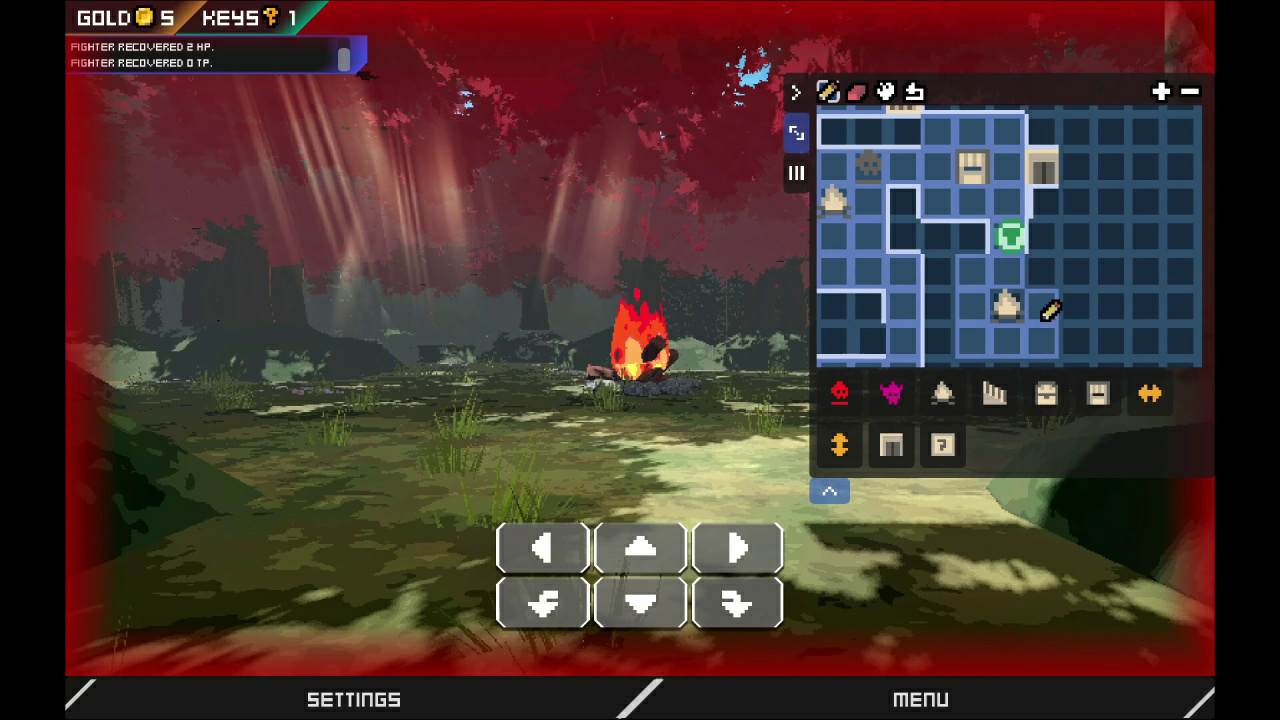Collapse the map panel with the chevron
1280x720 pixels.
(829, 491)
